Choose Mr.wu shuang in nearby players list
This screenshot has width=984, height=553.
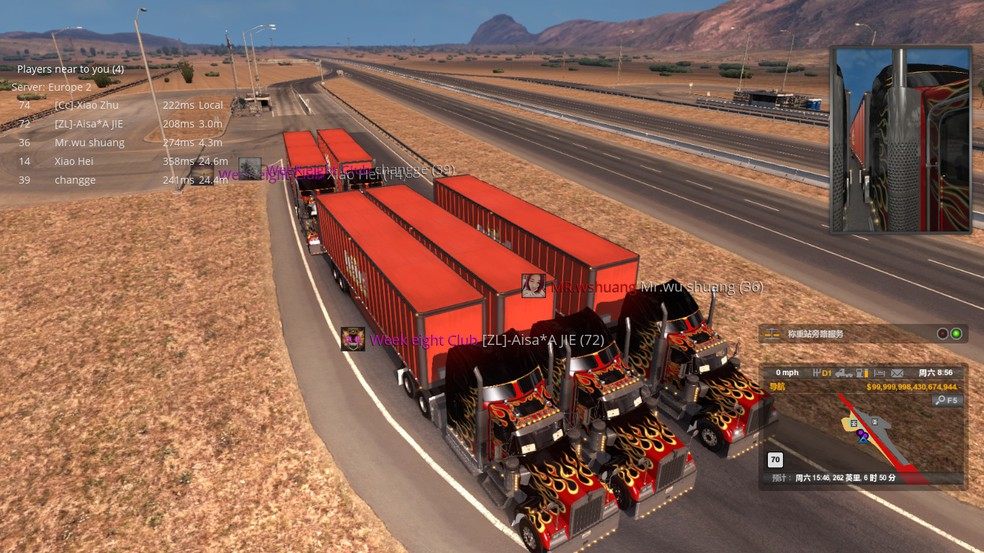coord(90,143)
